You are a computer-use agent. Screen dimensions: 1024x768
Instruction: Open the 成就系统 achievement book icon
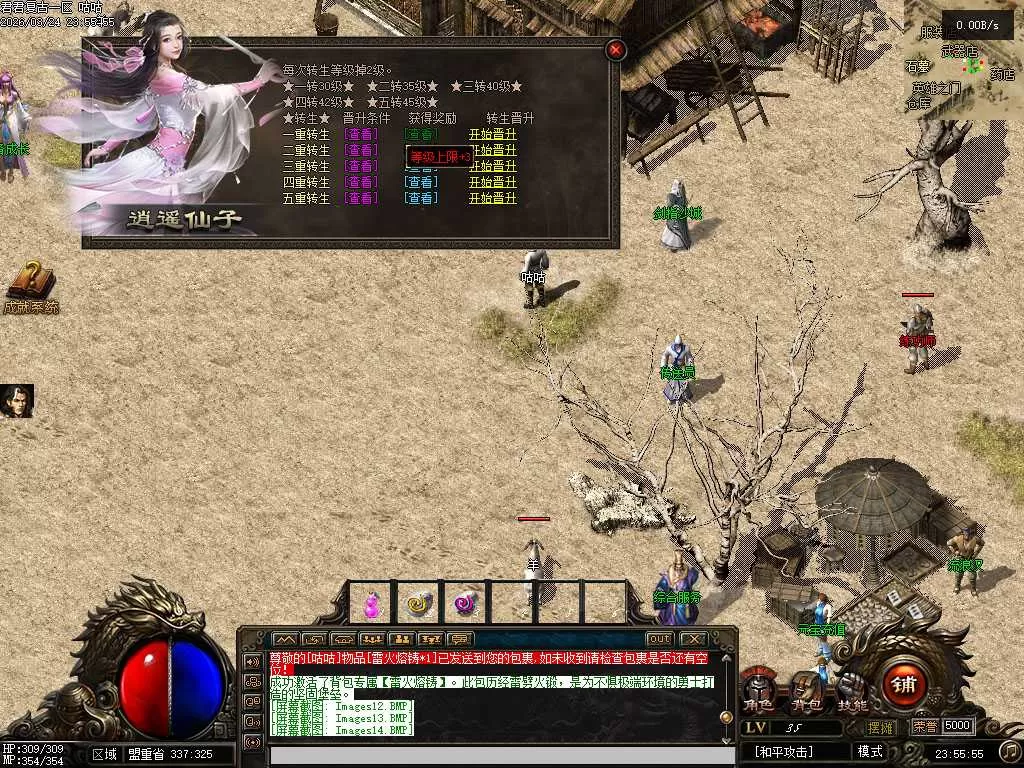pos(30,283)
